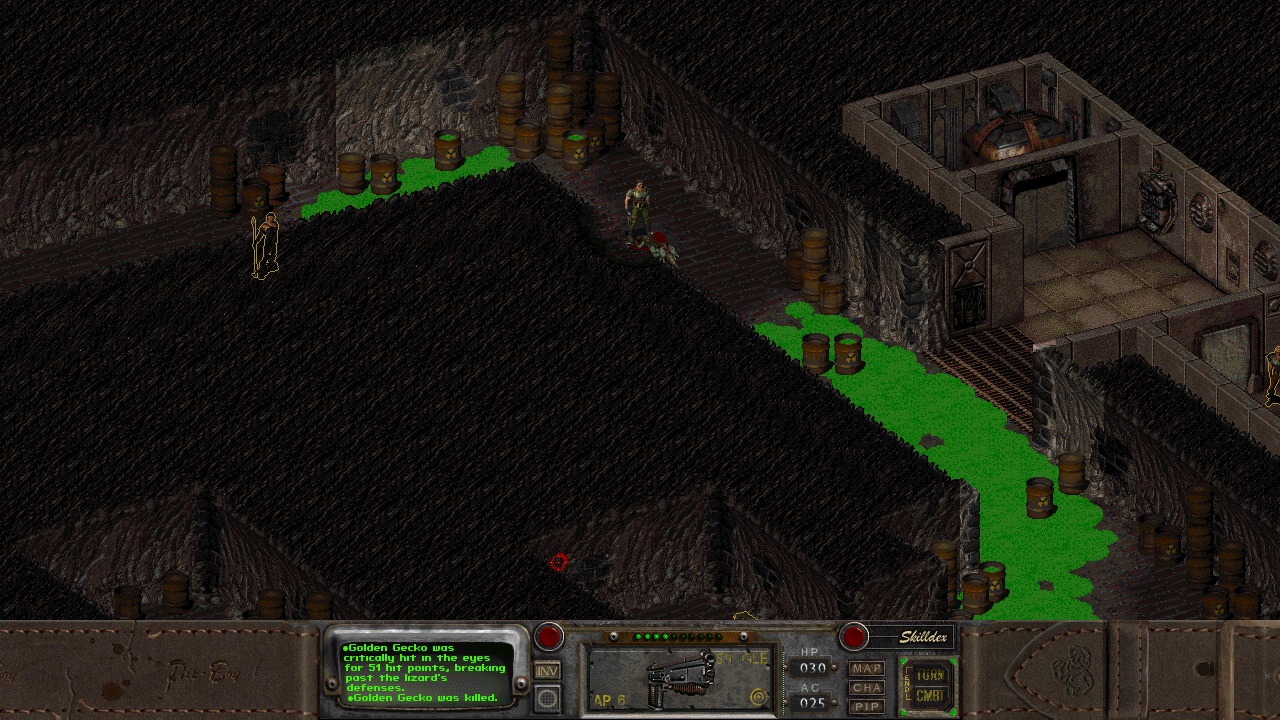The width and height of the screenshot is (1280, 720).
Task: Switch weapon hands with the red button left of the weapon slot
Action: point(549,636)
